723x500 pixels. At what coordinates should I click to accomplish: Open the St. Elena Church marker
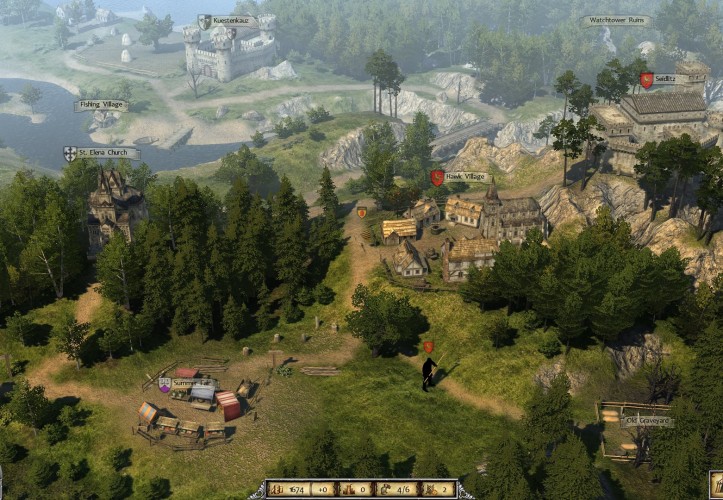point(102,153)
